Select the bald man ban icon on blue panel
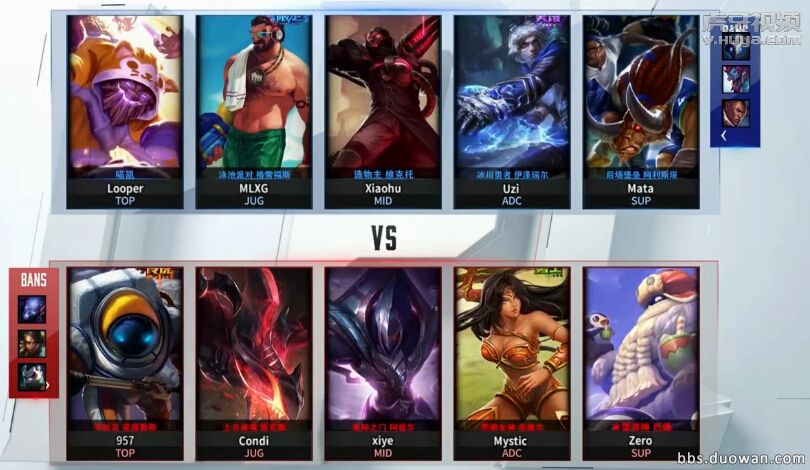The image size is (810, 470). pos(735,112)
